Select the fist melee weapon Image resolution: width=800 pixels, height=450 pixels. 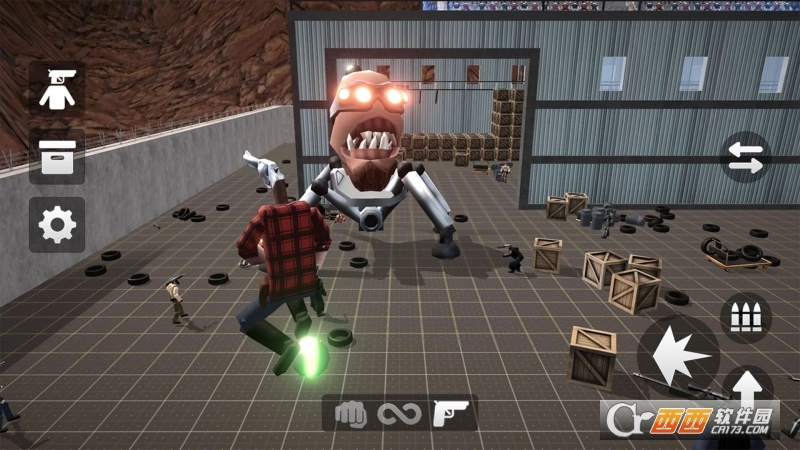click(352, 413)
